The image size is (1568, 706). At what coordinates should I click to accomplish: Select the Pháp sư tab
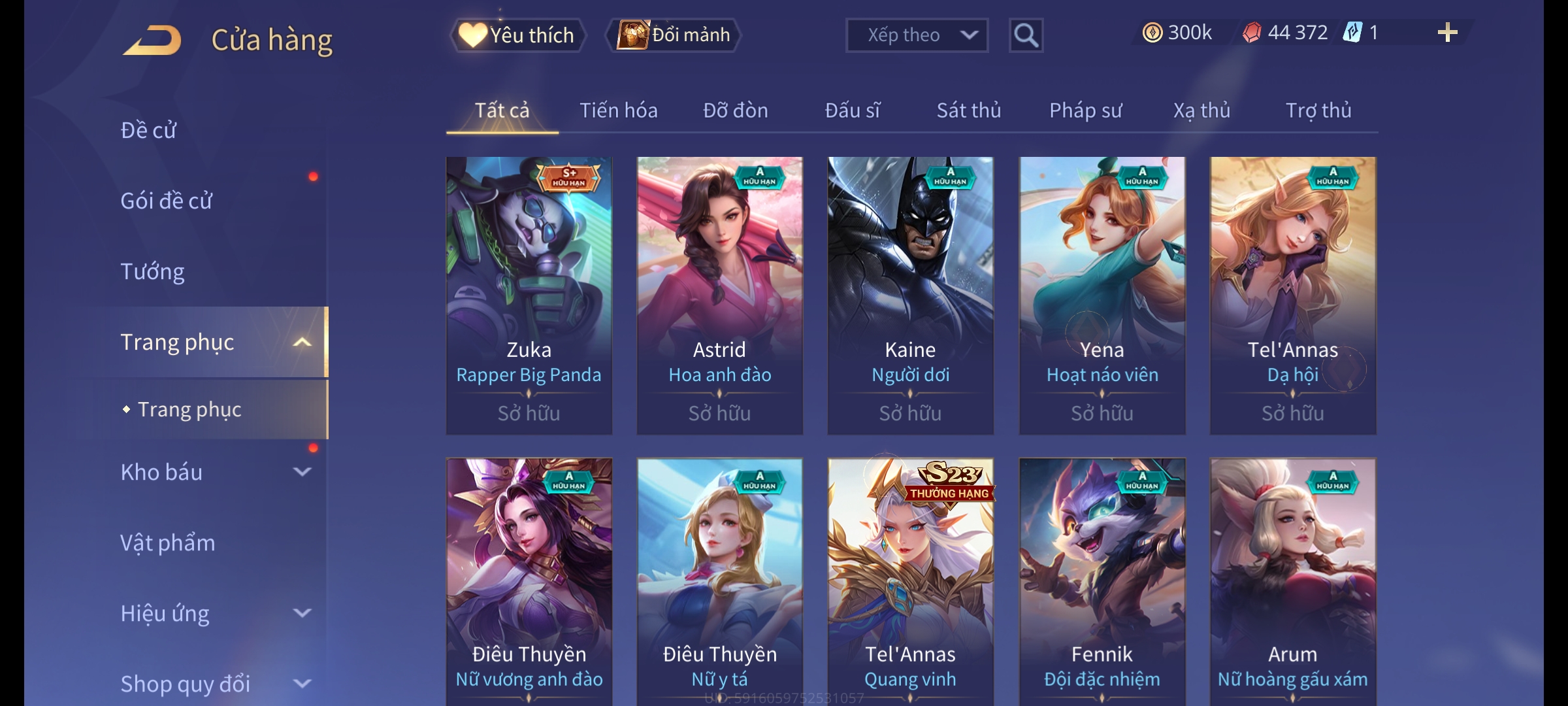1085,110
